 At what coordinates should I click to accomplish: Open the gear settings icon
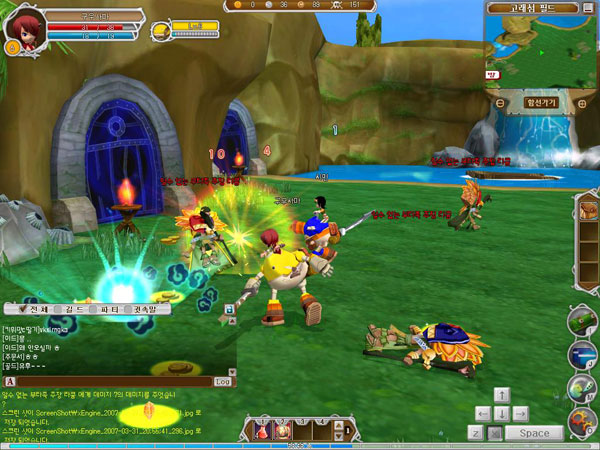pos(582,421)
